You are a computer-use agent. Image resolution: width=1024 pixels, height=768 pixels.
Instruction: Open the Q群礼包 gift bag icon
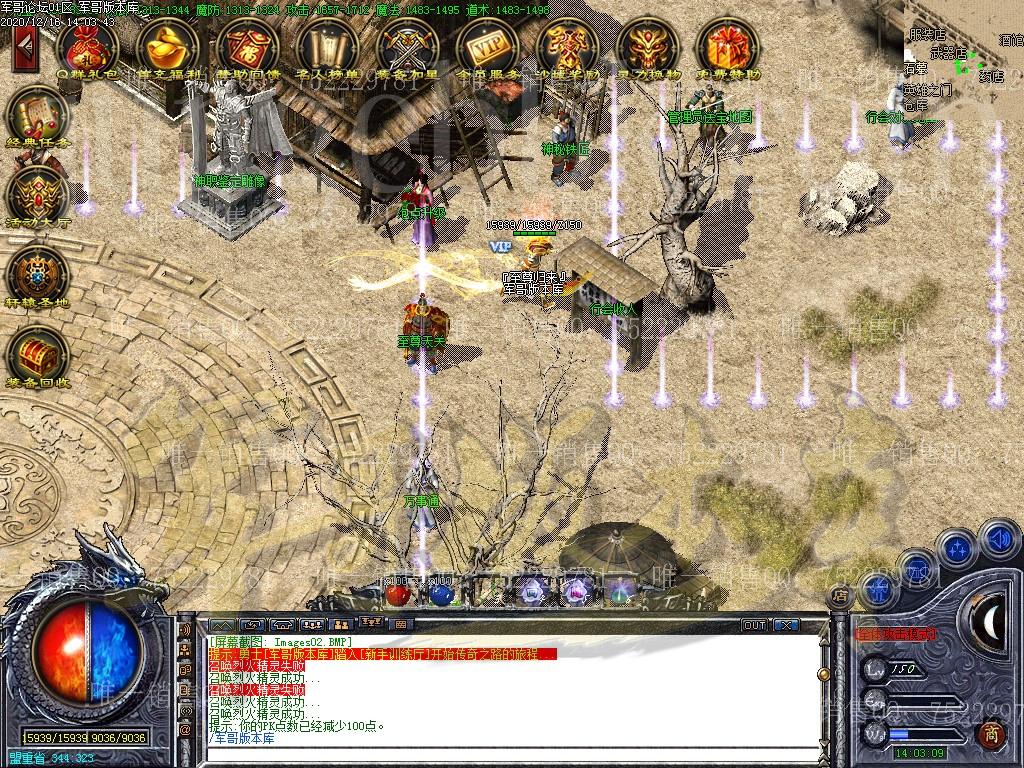tap(87, 46)
